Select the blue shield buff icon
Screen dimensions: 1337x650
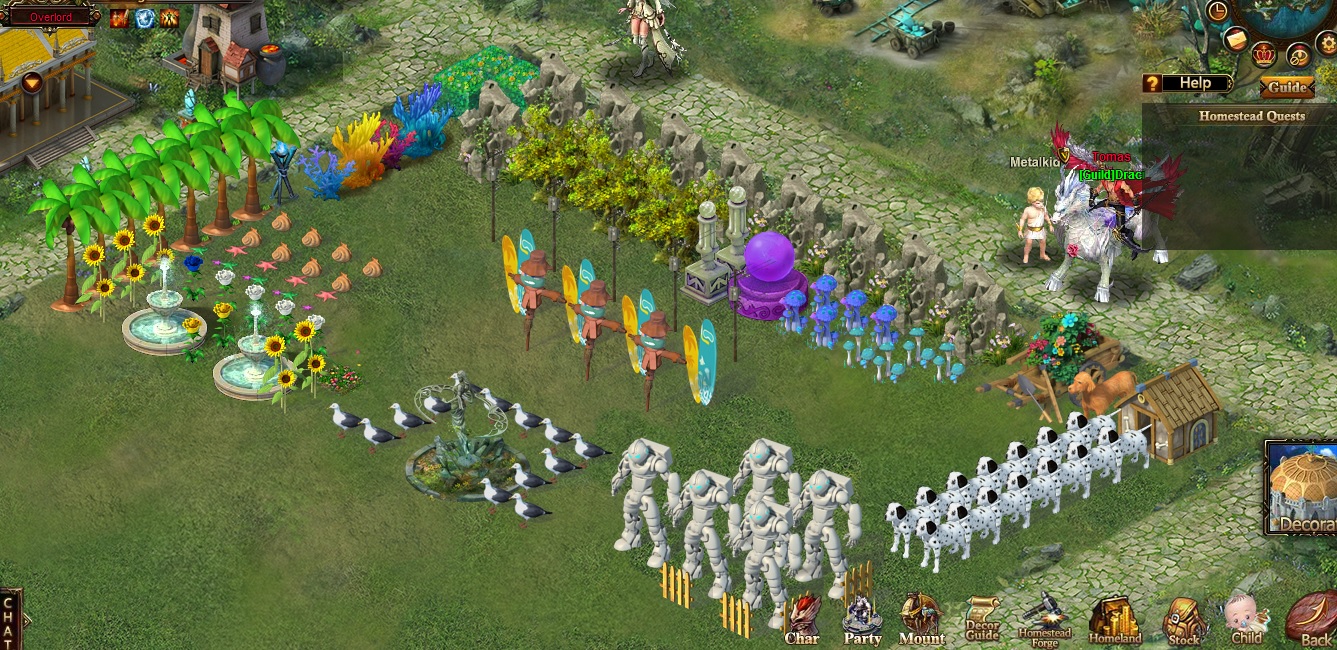145,18
